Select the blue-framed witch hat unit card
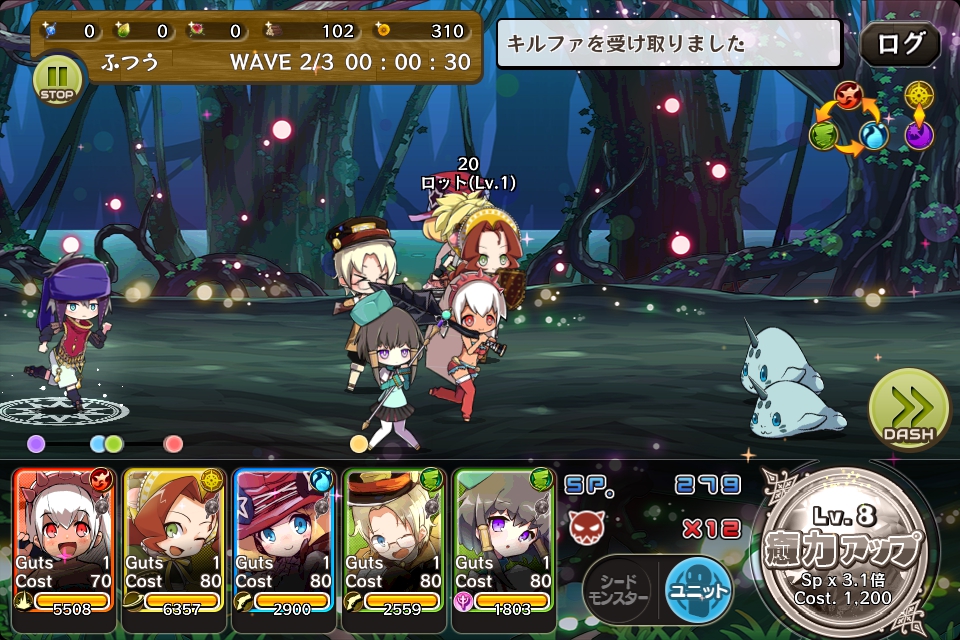 pos(284,538)
